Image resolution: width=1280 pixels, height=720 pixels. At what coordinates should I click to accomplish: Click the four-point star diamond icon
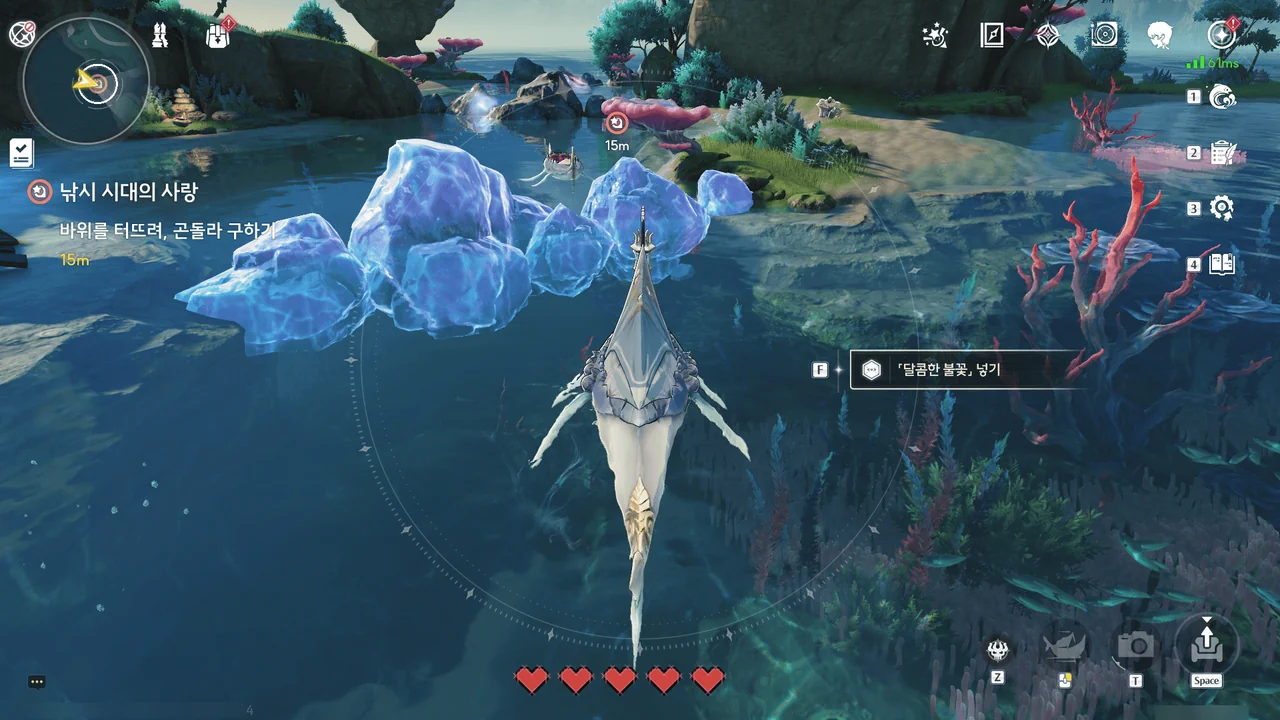pyautogui.click(x=1047, y=36)
